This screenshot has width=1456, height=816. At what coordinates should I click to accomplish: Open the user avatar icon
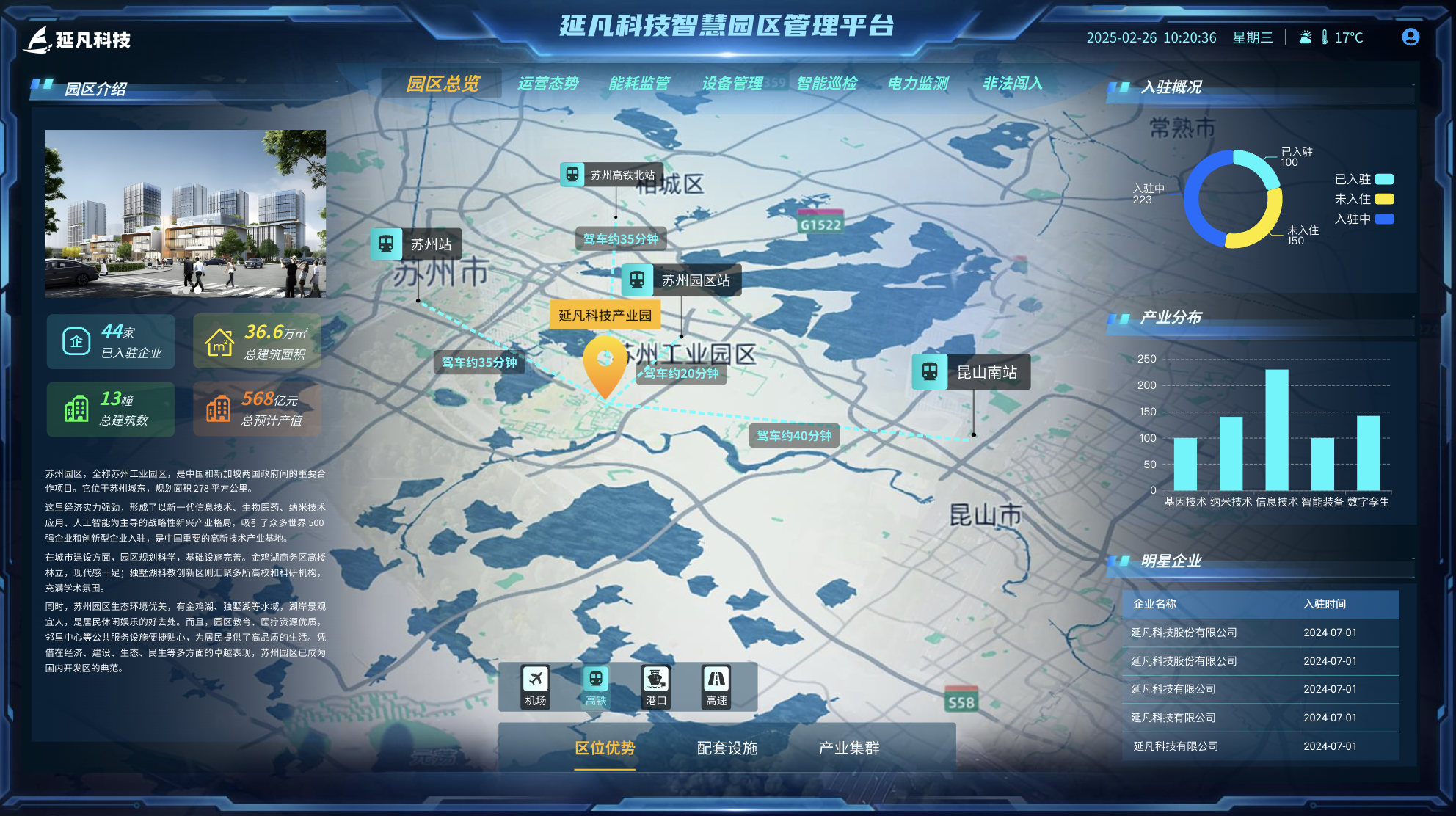click(x=1410, y=37)
